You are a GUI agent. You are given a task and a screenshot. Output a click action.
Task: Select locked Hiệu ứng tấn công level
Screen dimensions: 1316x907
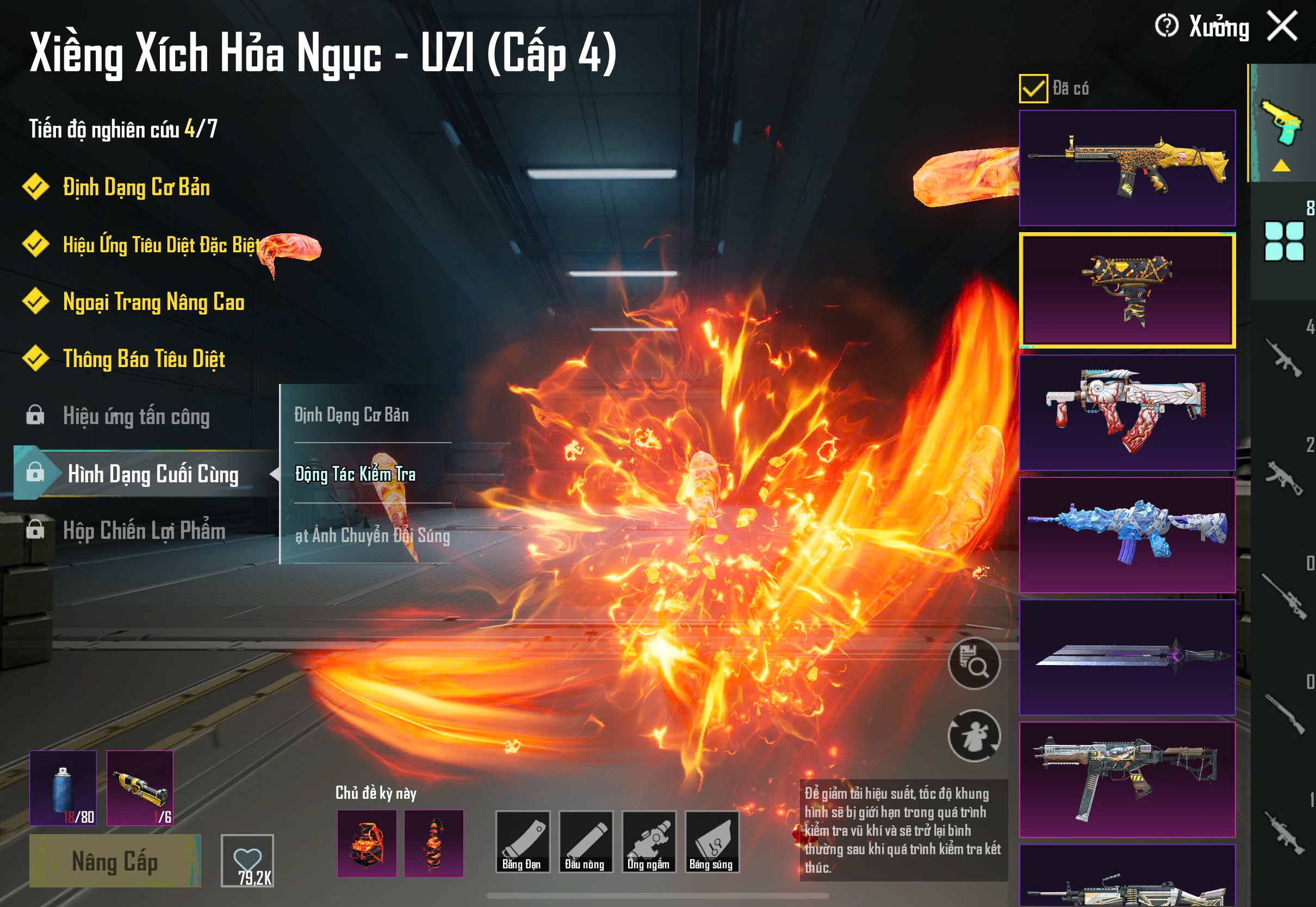point(136,417)
